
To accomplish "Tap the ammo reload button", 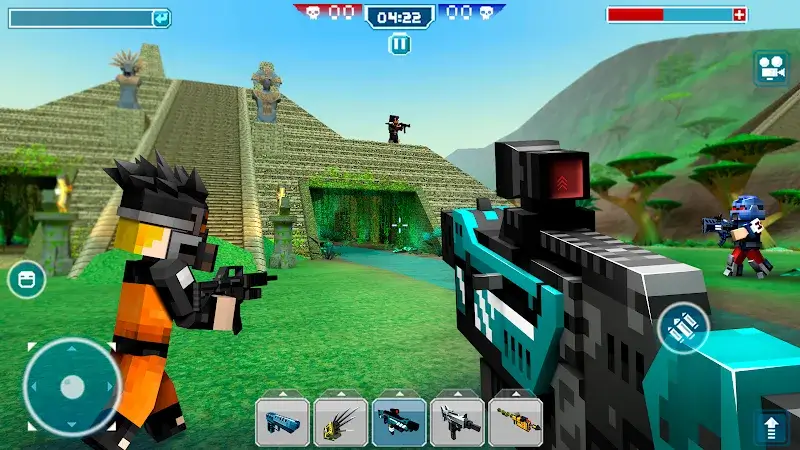I will coord(684,327).
